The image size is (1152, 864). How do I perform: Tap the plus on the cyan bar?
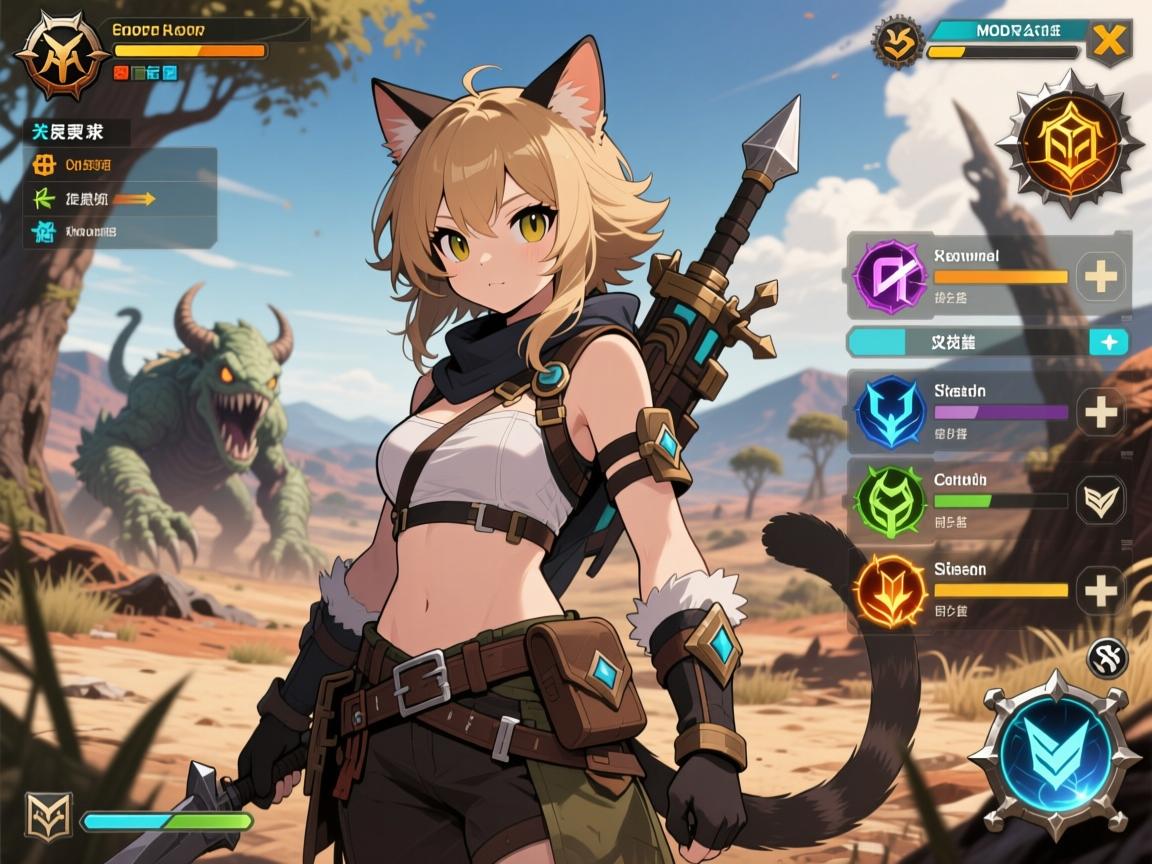[x=1108, y=342]
